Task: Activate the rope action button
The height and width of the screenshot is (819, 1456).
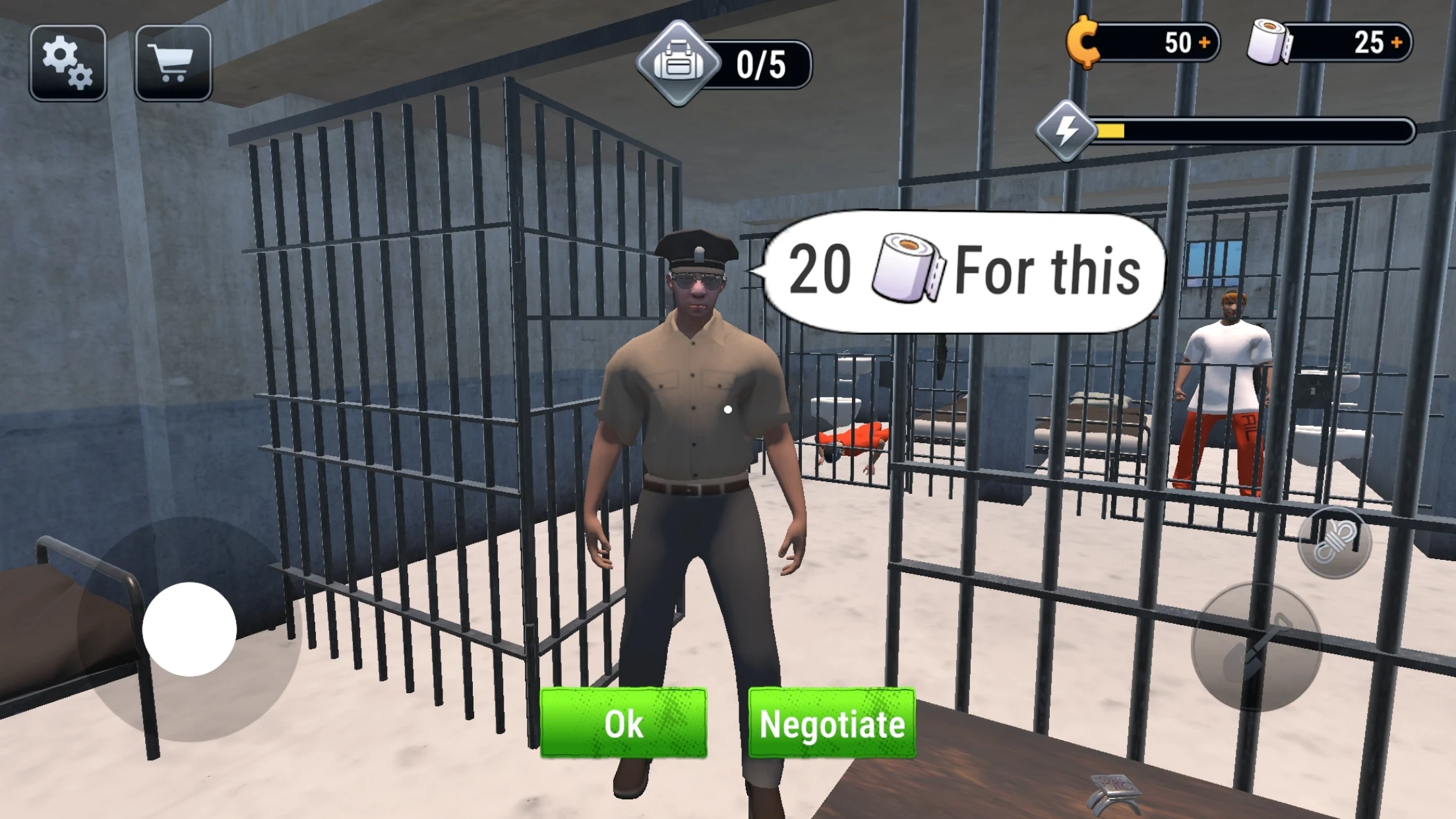Action: click(x=1334, y=543)
